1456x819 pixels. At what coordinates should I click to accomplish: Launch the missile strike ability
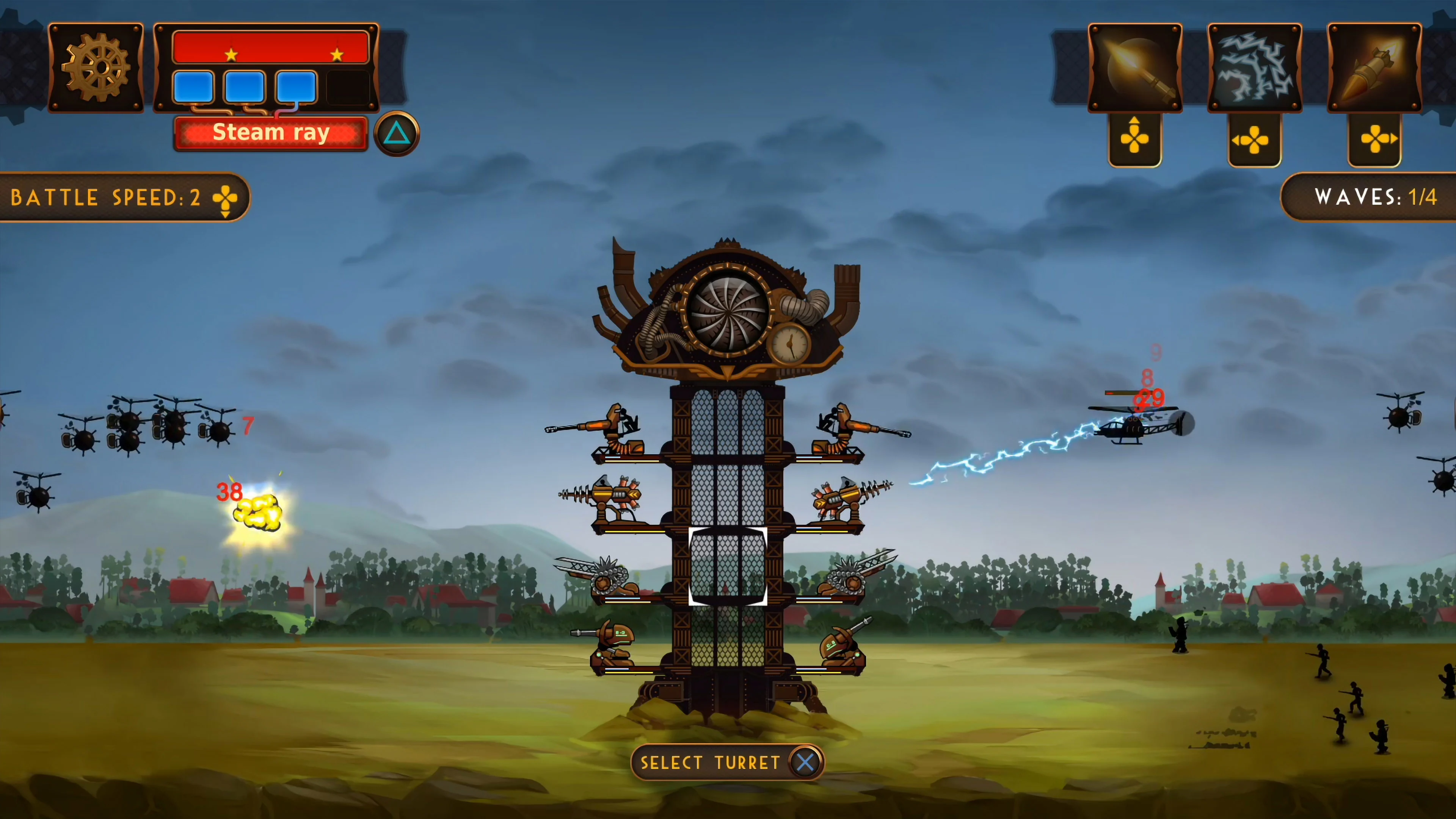coord(1374,67)
